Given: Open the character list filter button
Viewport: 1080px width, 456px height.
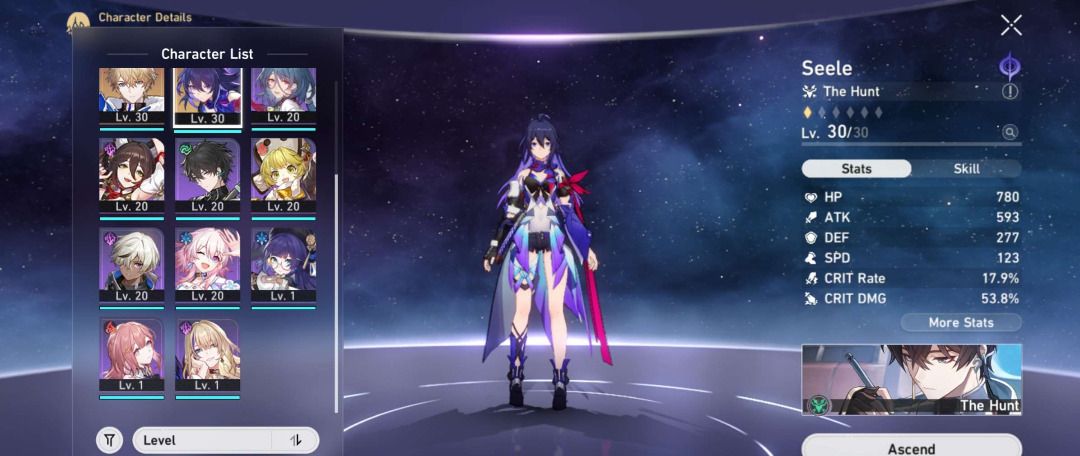Looking at the screenshot, I should (x=109, y=440).
